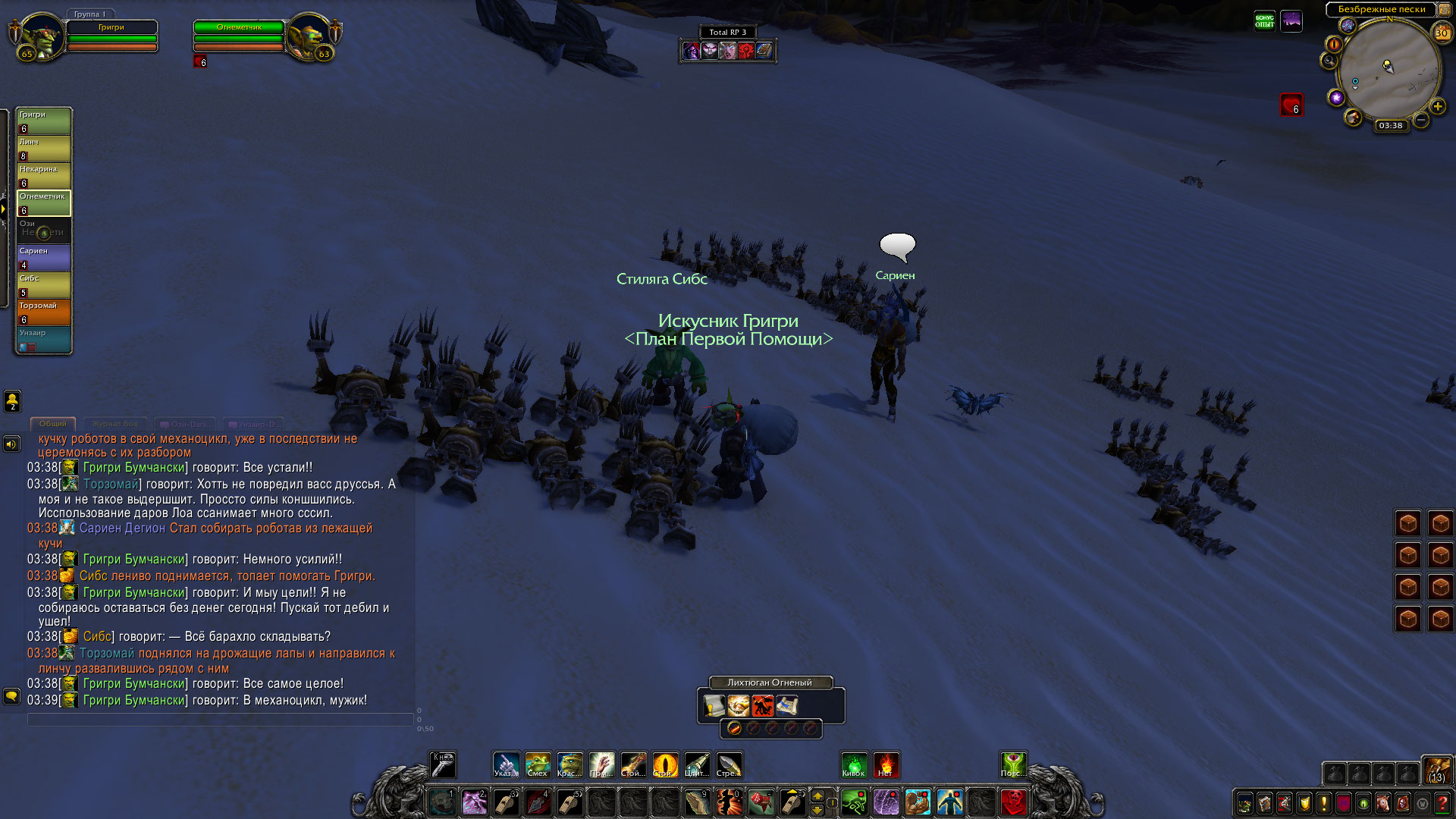Click the chat message input field
Screen dimensions: 1456x819
pyautogui.click(x=220, y=719)
